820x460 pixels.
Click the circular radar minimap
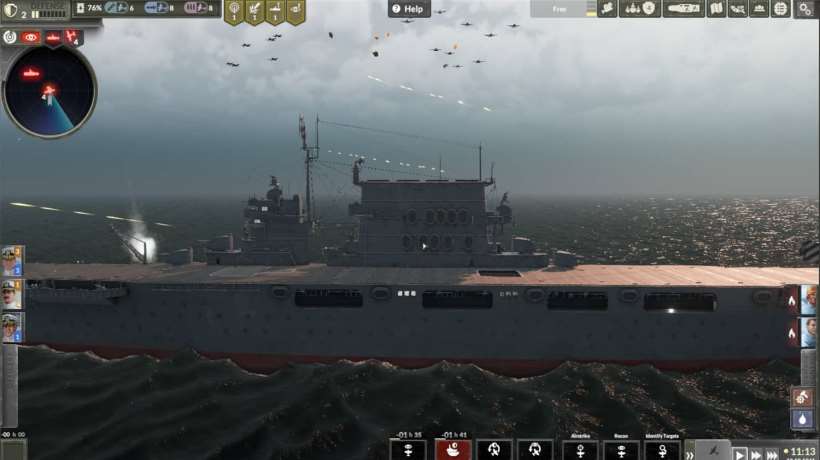pos(49,91)
